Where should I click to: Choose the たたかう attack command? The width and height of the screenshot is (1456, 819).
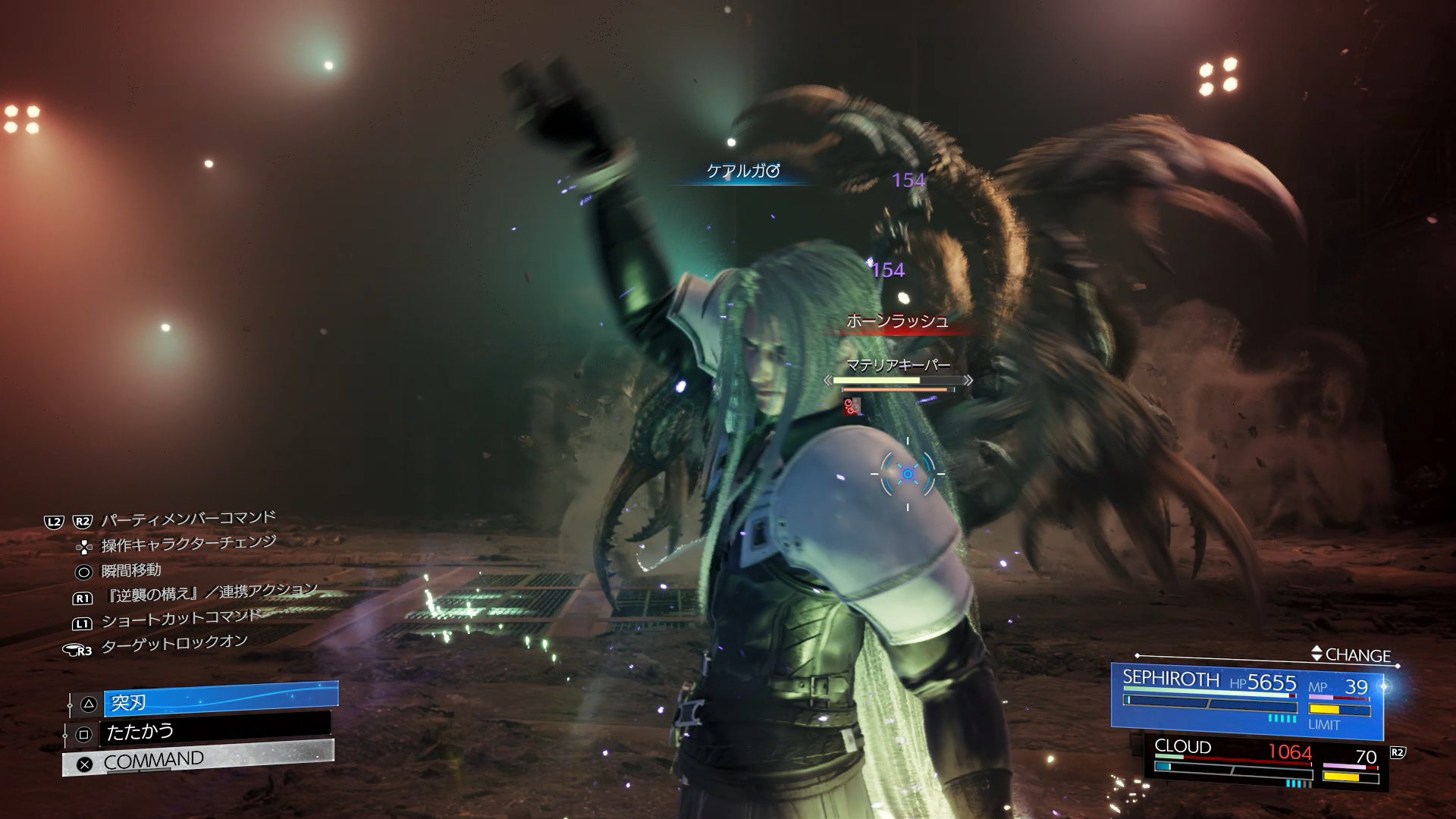[x=215, y=732]
